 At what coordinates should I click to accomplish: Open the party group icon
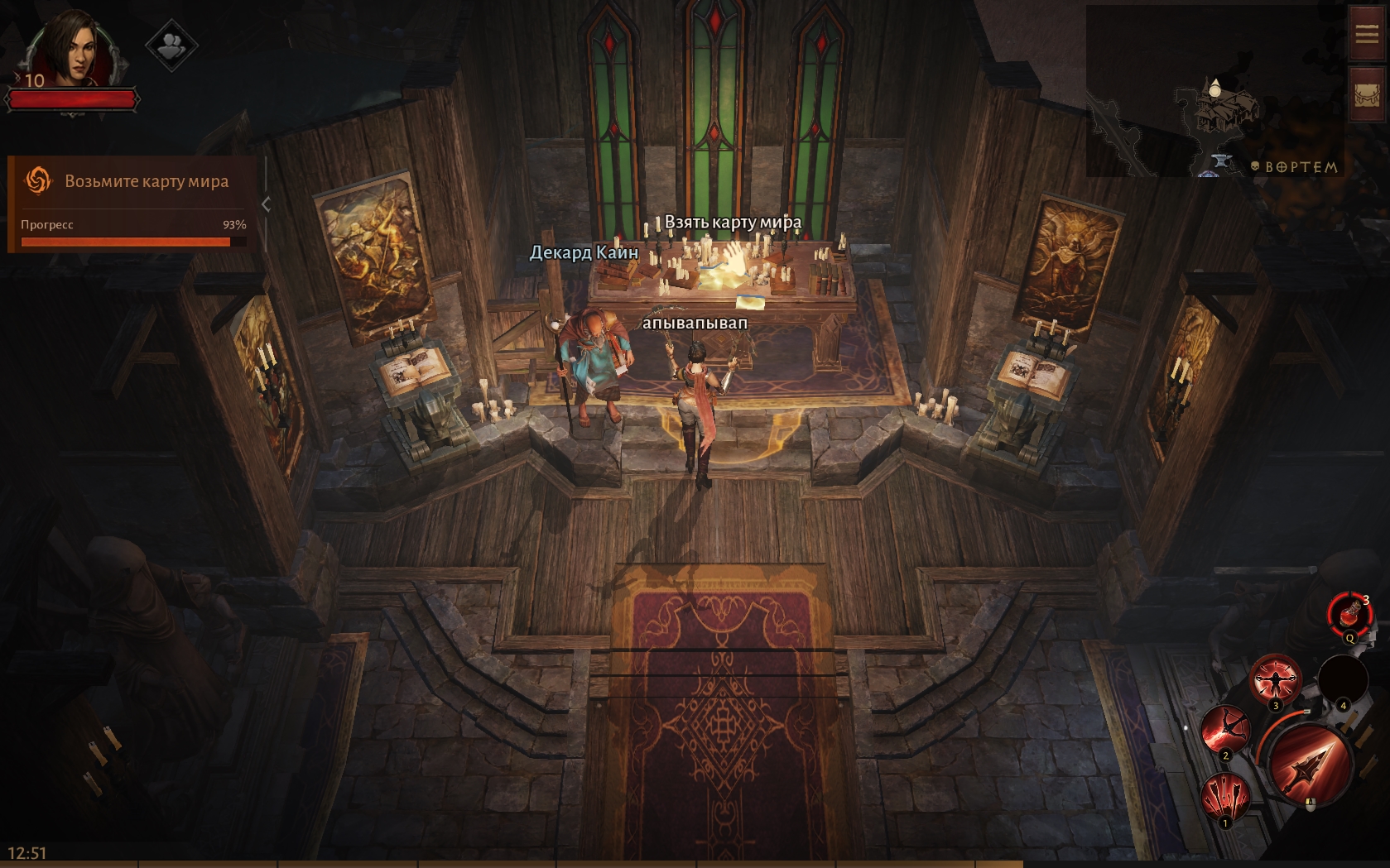(171, 45)
